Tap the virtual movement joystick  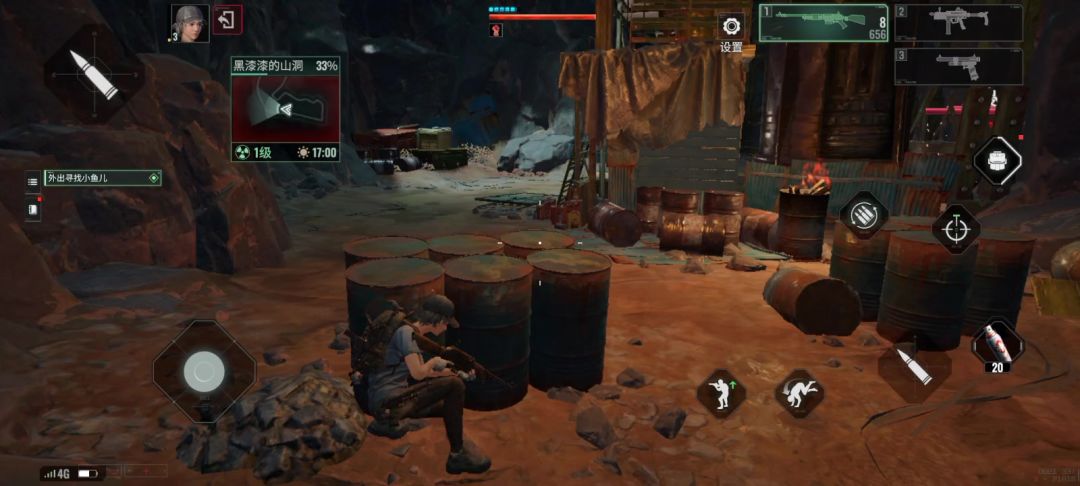204,372
